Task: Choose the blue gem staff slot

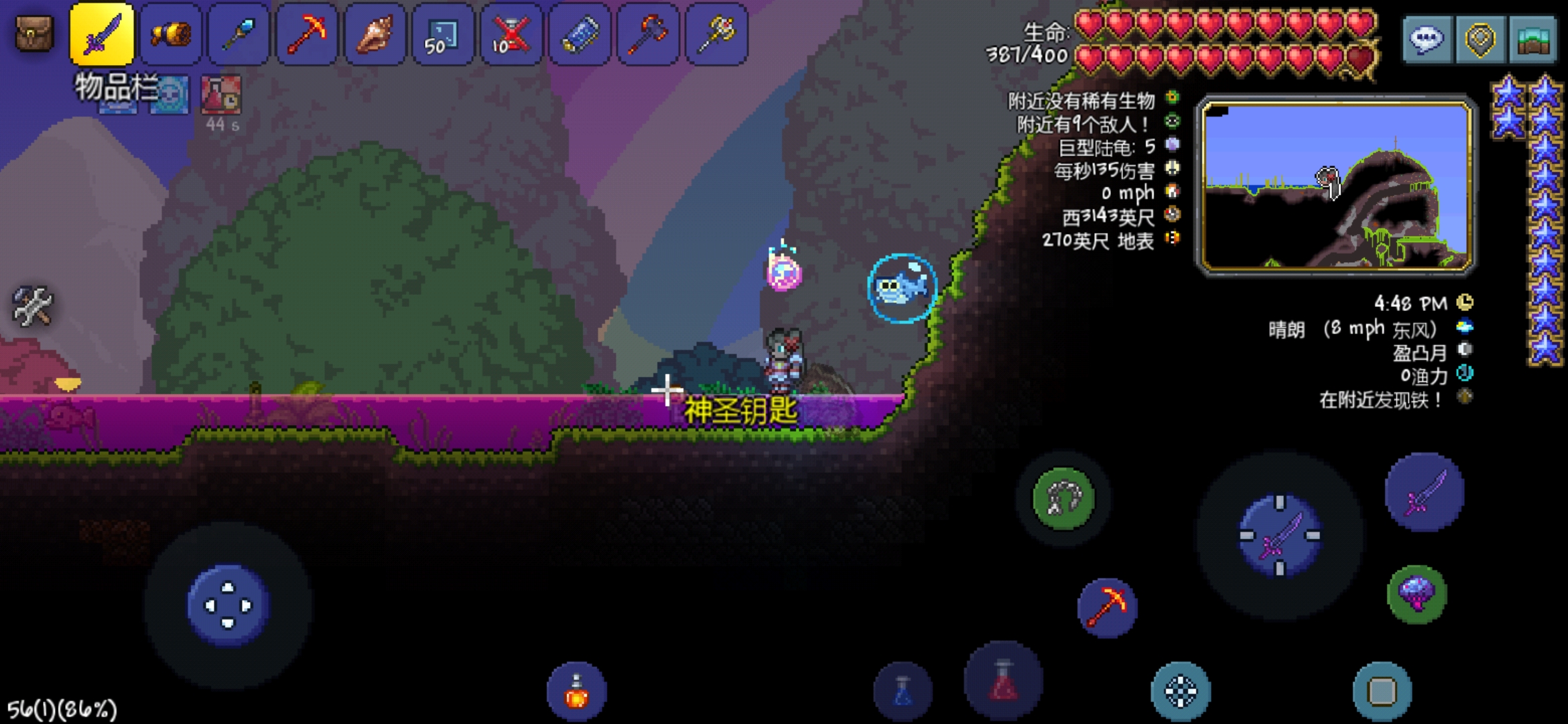Action: (239, 34)
